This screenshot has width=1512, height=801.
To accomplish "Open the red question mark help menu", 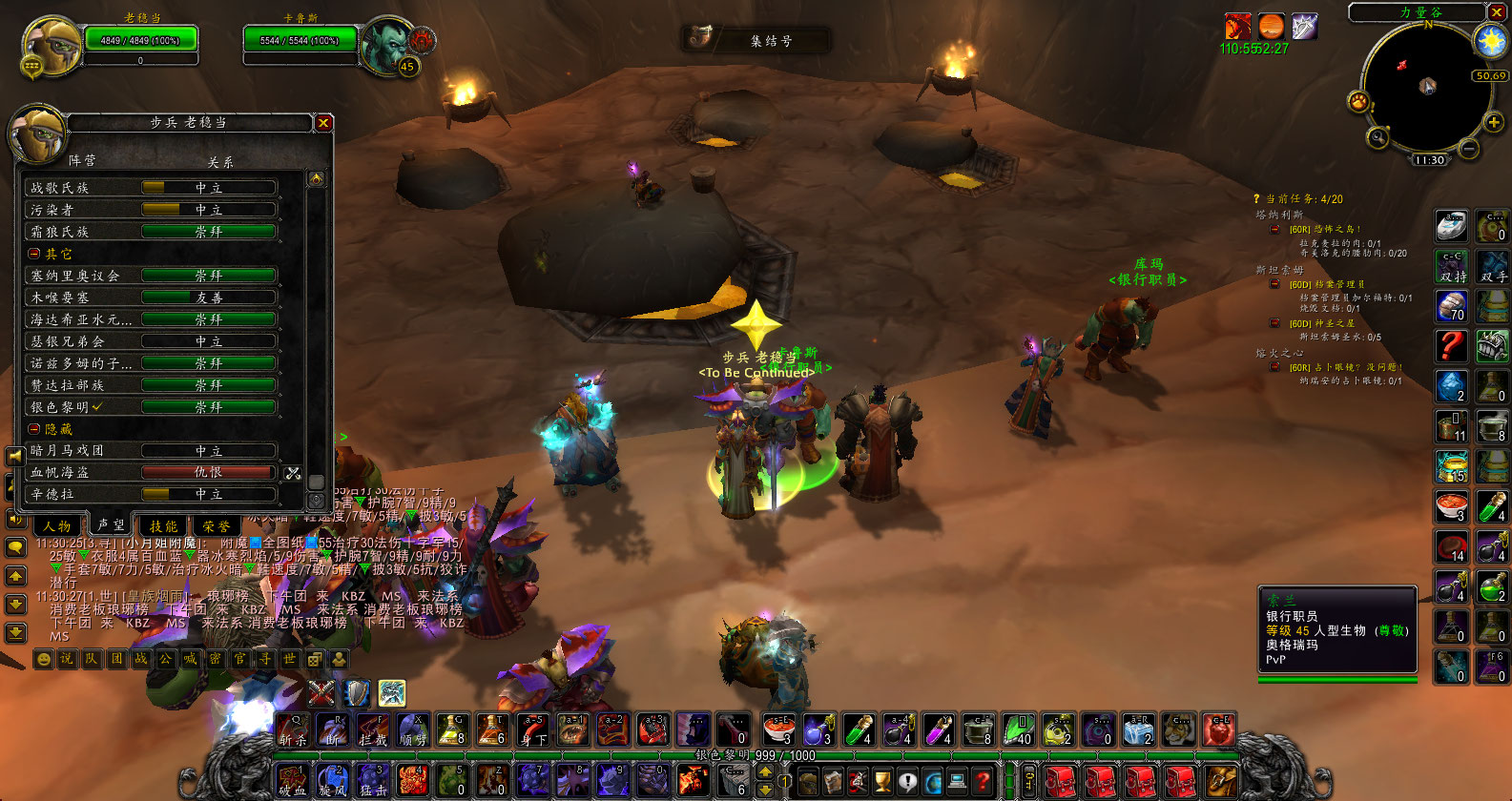I will (x=983, y=782).
